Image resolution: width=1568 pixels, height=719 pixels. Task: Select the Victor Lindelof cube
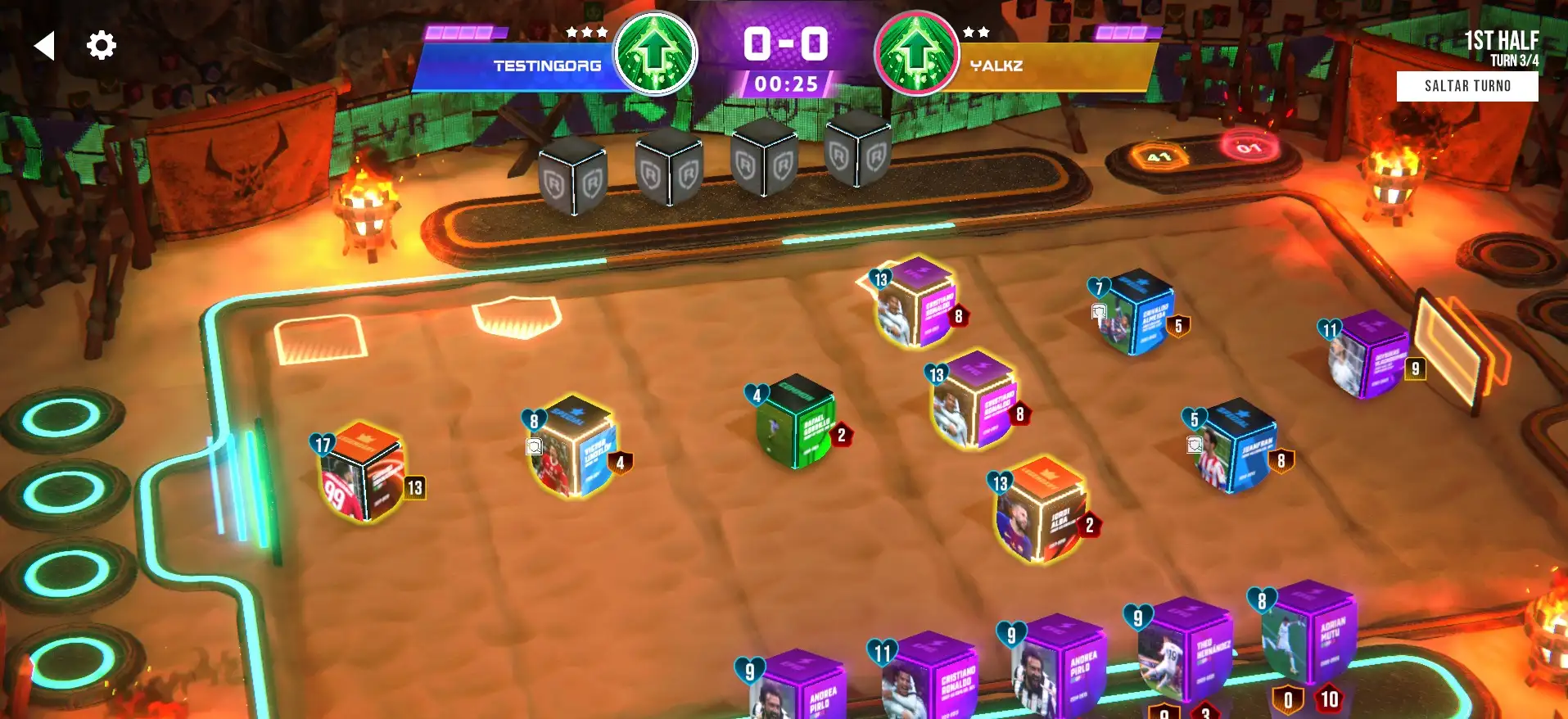click(573, 450)
